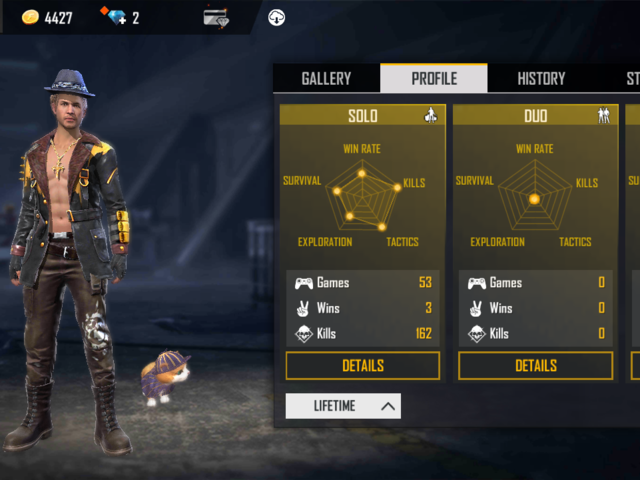The image size is (640, 480).
Task: Click the cloud download icon
Action: pyautogui.click(x=277, y=17)
